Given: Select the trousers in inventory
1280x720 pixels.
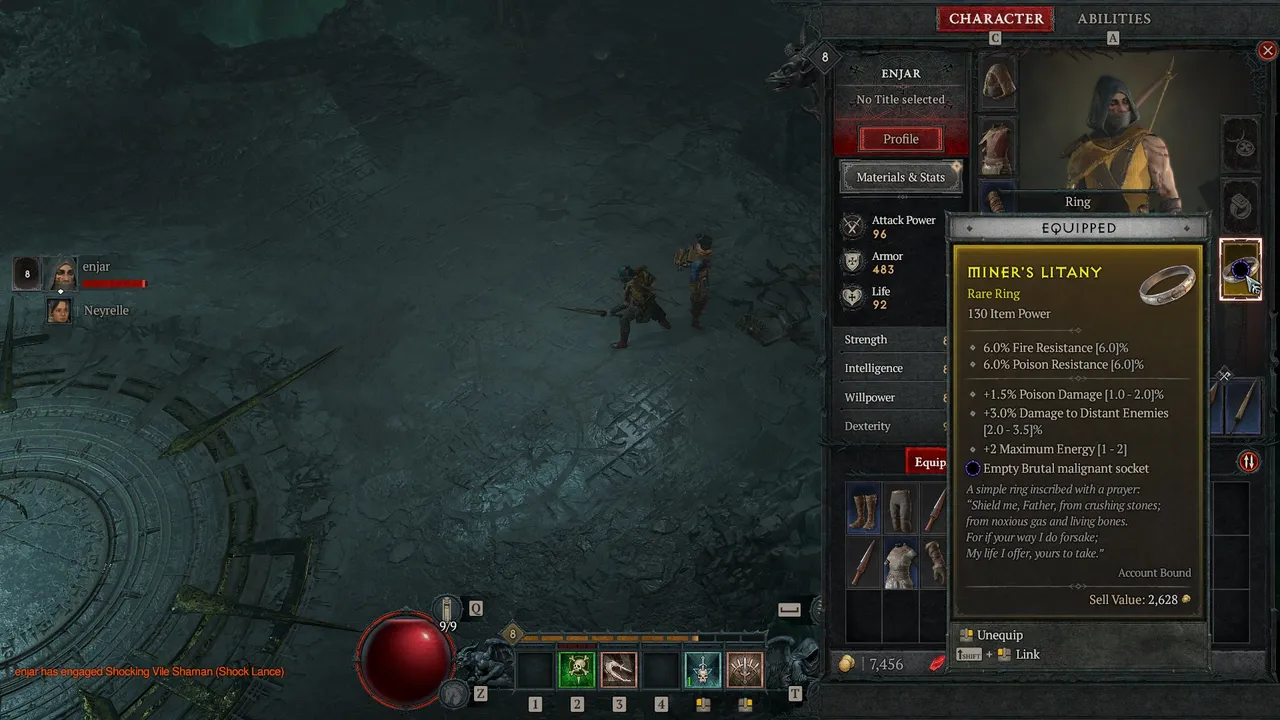Looking at the screenshot, I should tap(902, 509).
